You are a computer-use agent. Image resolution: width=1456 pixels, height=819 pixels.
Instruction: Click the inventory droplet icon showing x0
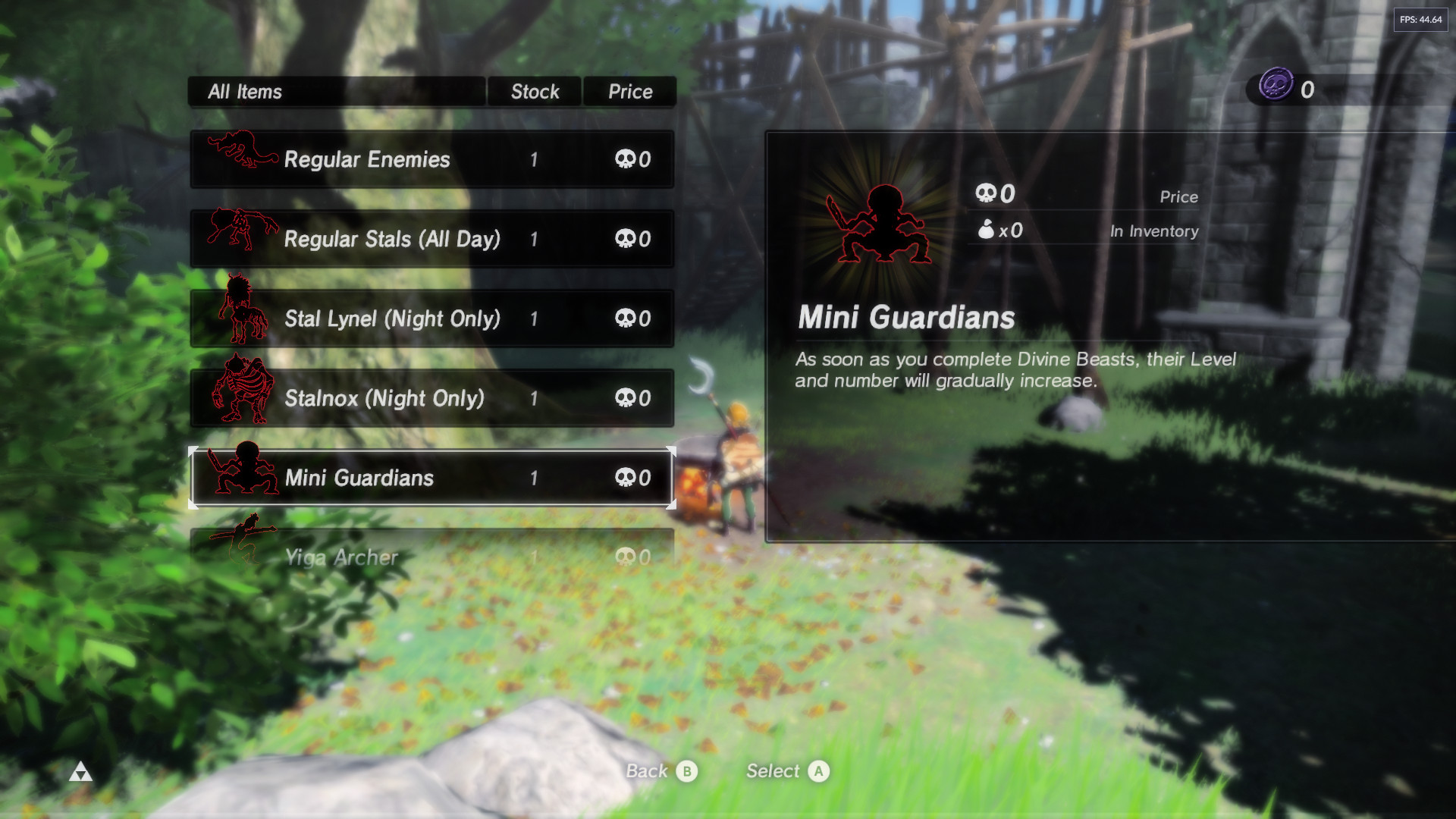click(985, 229)
